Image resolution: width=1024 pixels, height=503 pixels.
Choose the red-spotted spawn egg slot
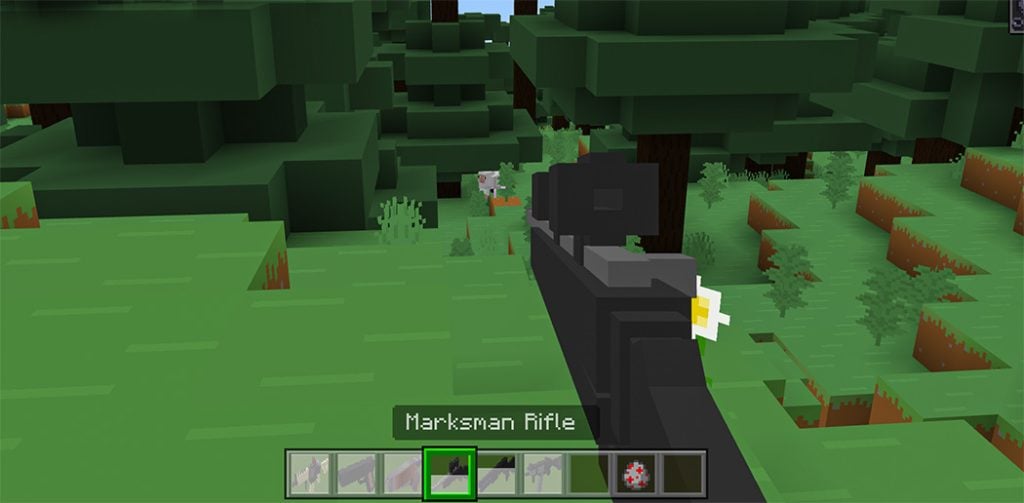coord(636,470)
